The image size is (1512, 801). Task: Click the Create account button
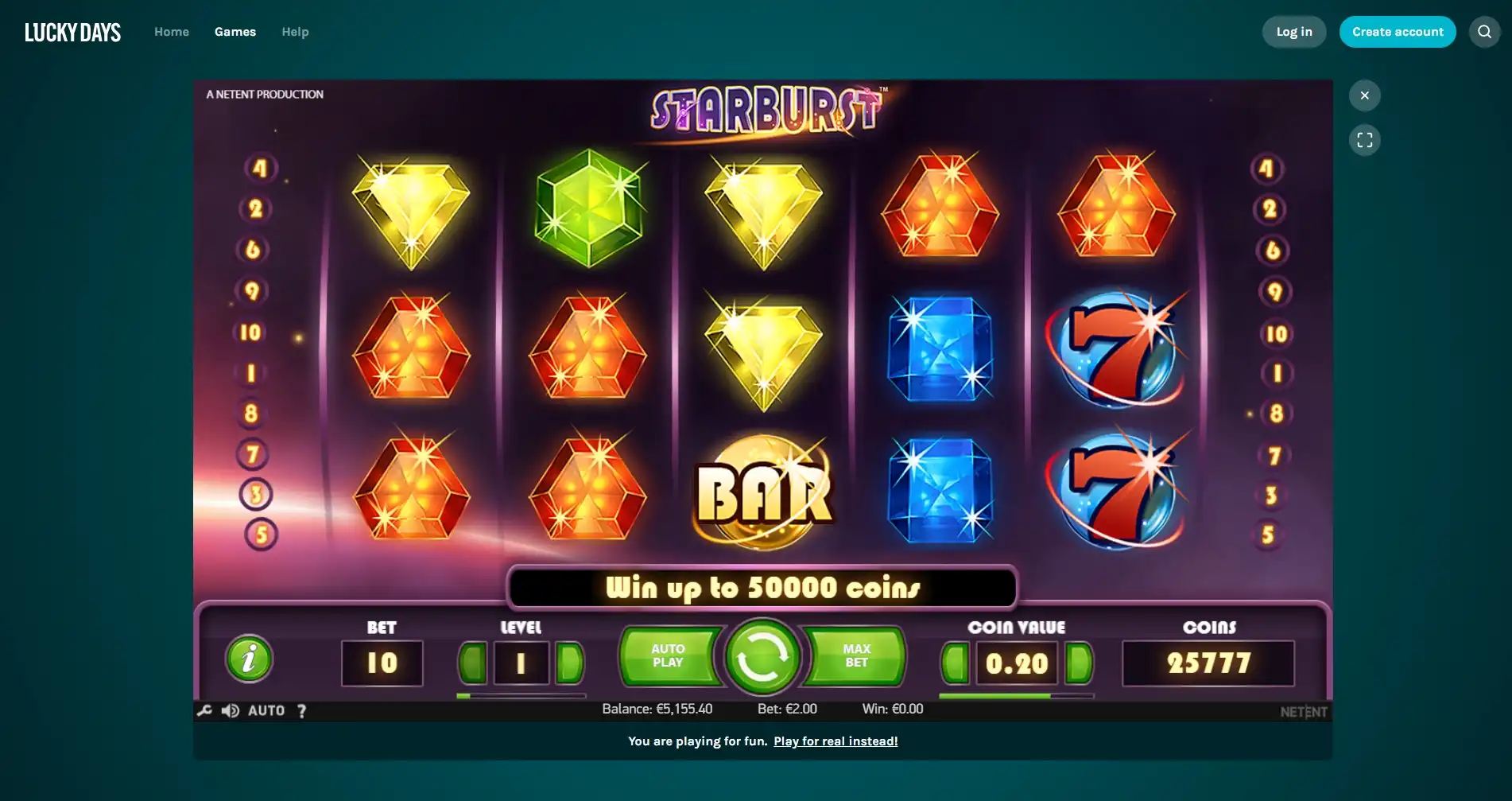(1398, 31)
